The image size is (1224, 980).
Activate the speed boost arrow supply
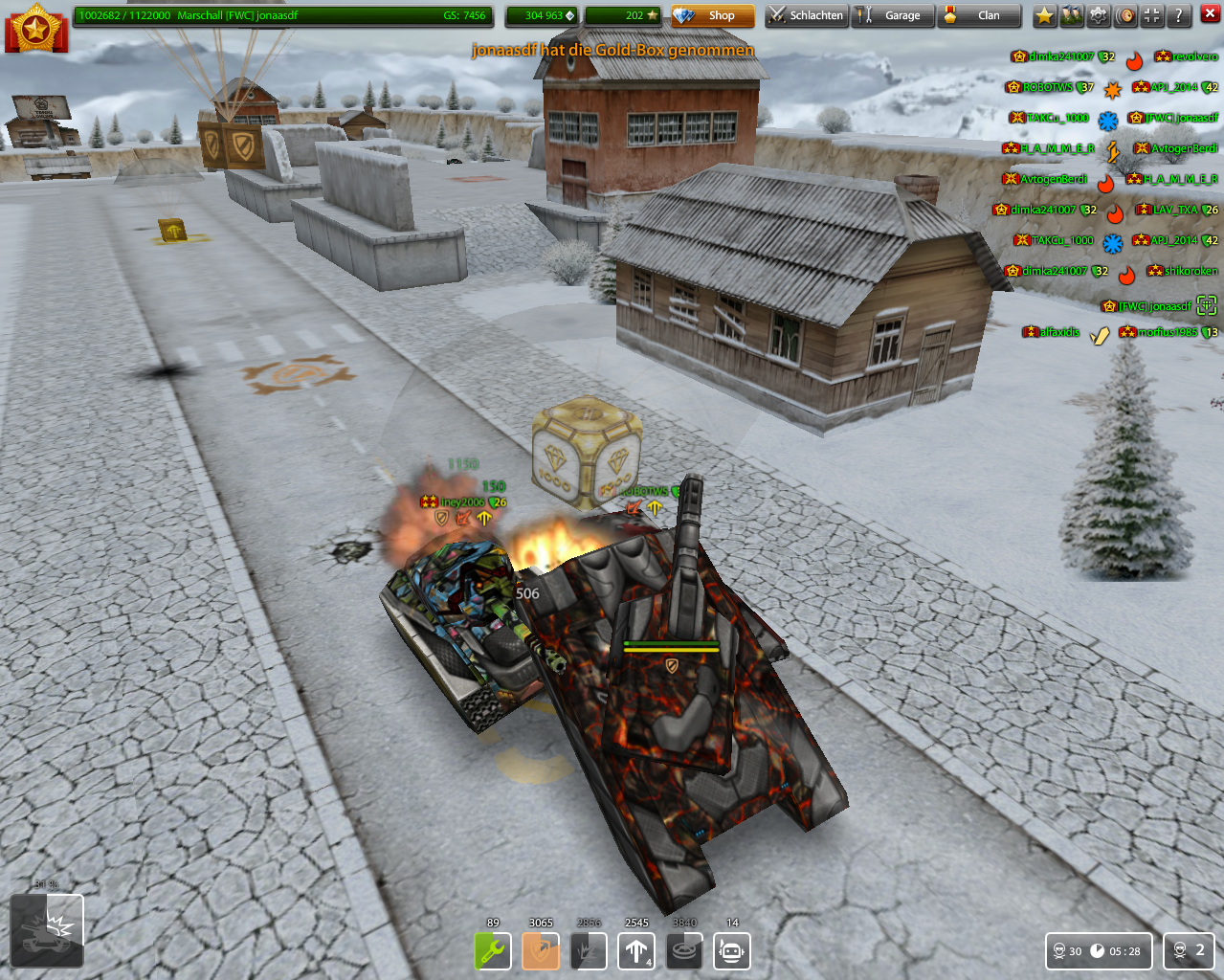(x=636, y=951)
